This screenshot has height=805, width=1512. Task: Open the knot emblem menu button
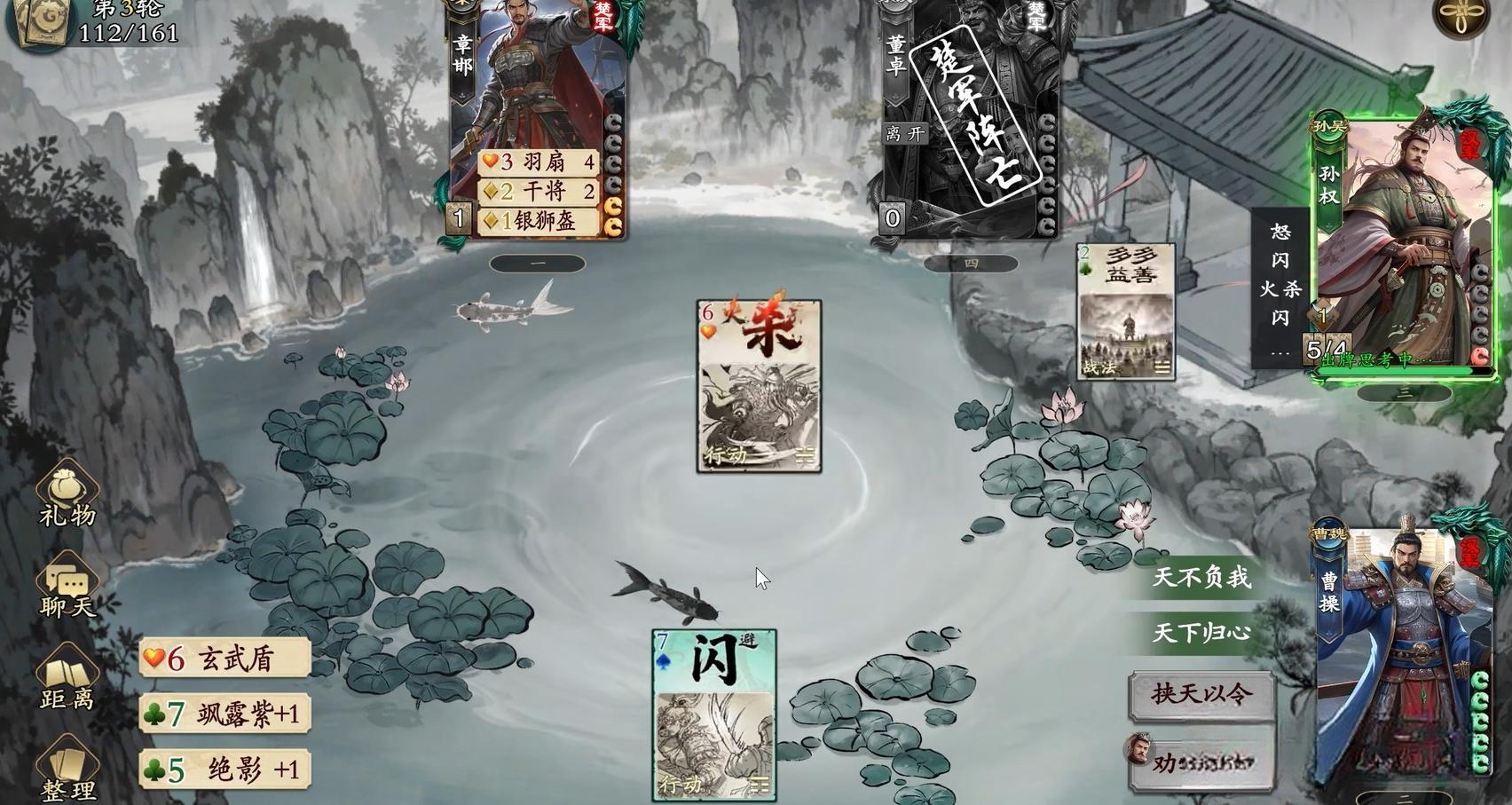[x=1461, y=16]
